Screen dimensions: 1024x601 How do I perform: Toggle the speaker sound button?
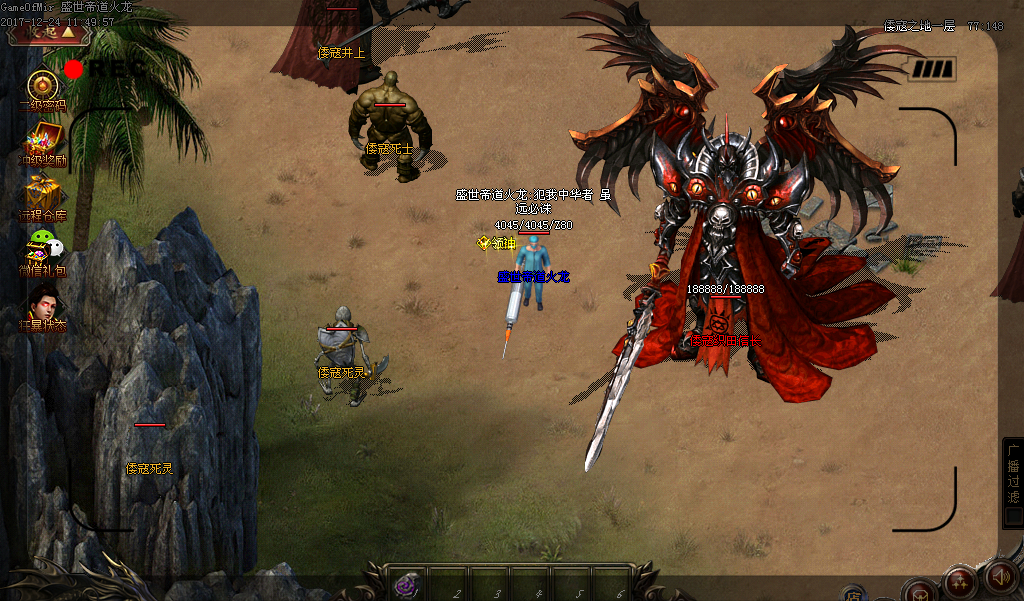[x=1000, y=577]
